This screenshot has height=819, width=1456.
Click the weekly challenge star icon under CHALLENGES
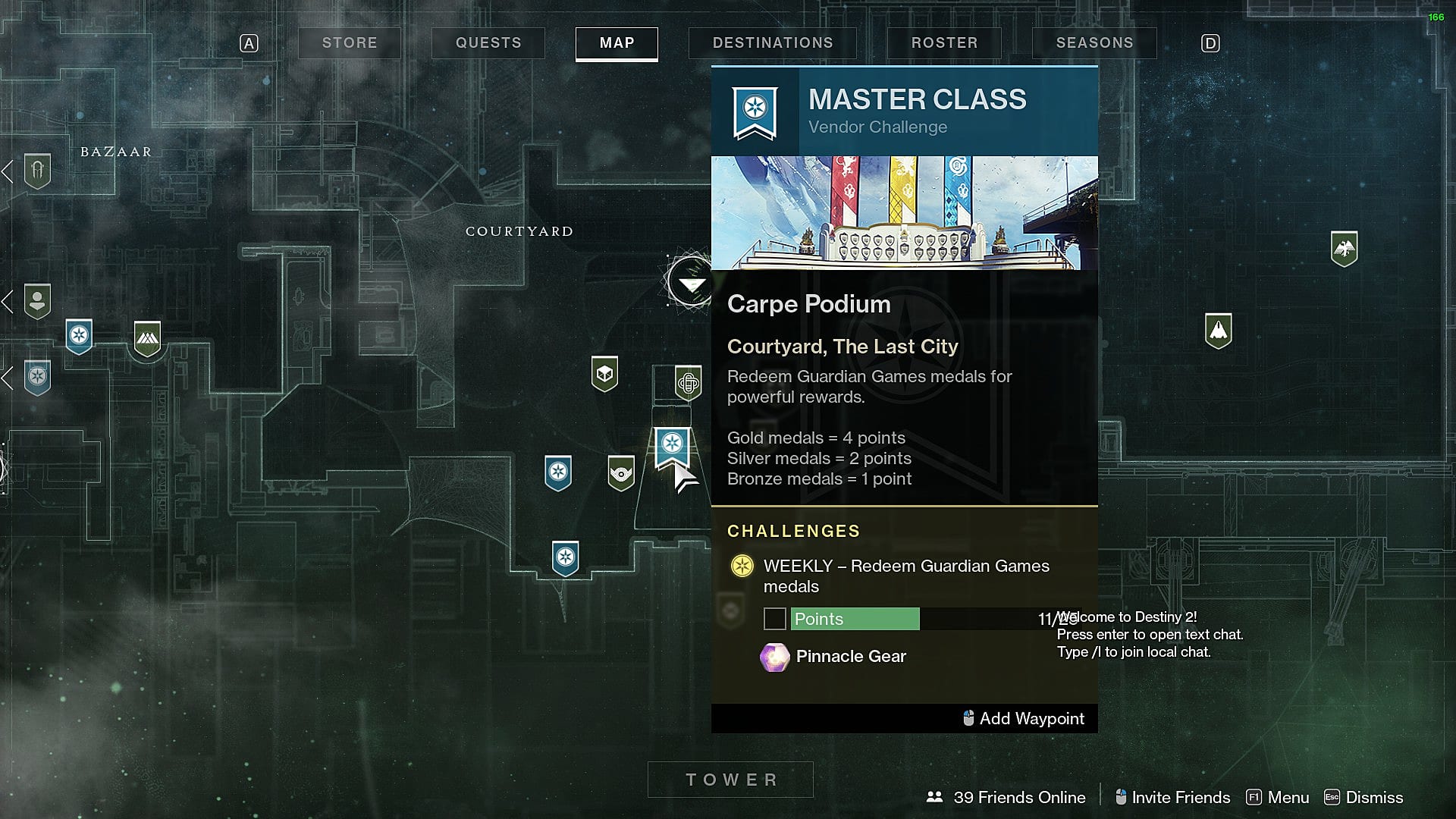[x=742, y=566]
